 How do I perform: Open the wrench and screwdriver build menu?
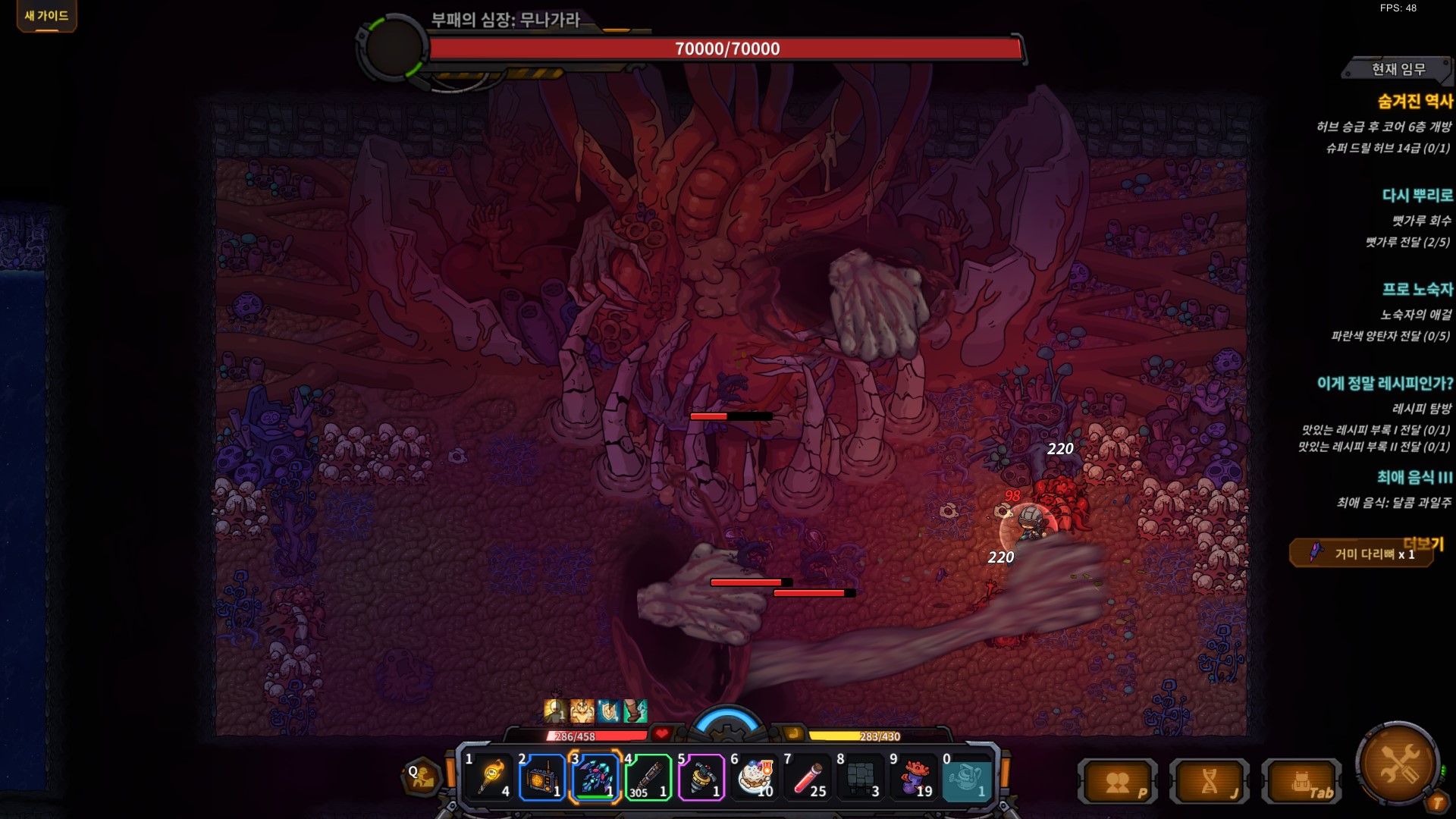pyautogui.click(x=1398, y=763)
